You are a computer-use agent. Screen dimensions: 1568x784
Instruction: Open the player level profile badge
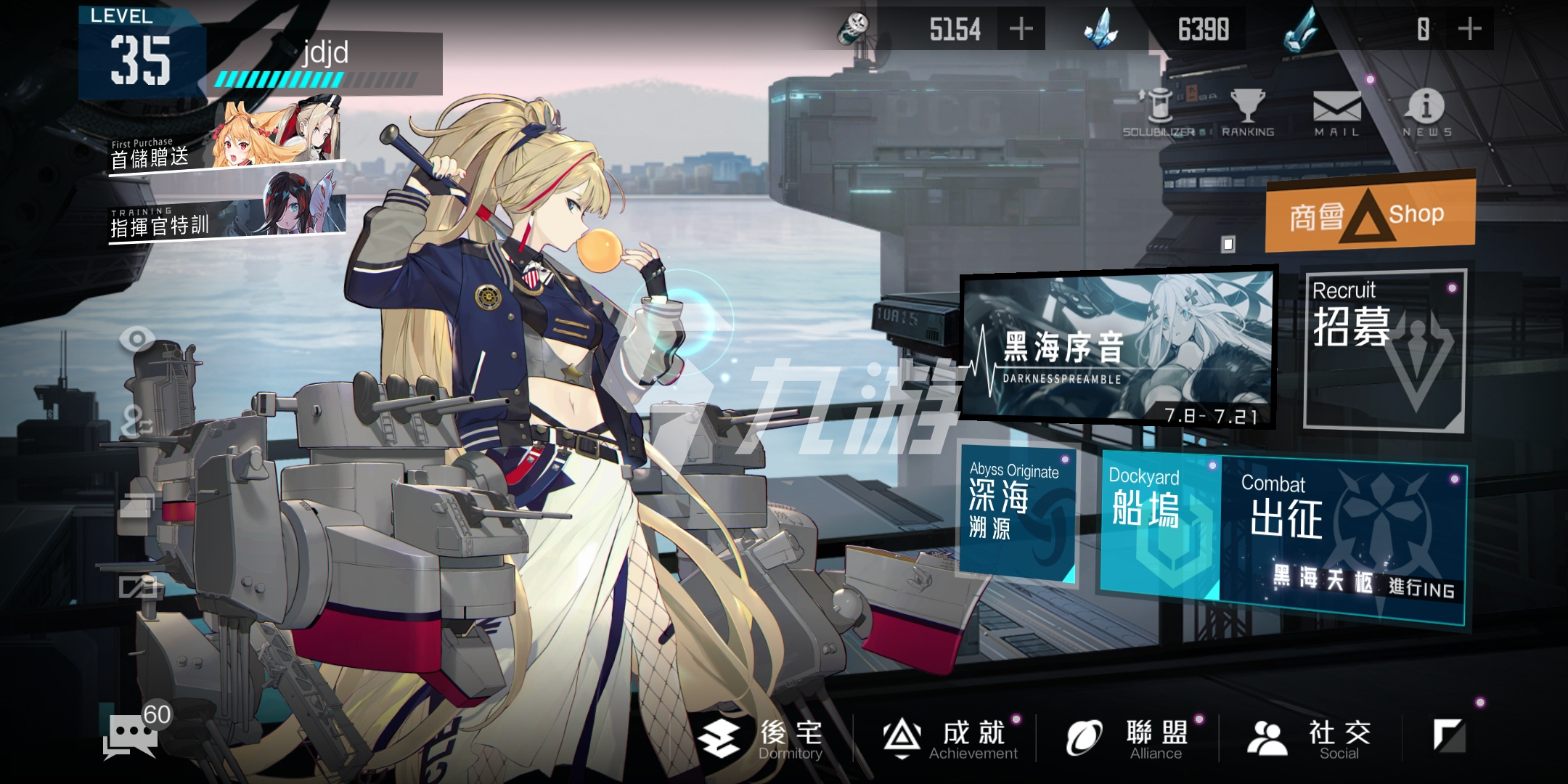[x=142, y=54]
